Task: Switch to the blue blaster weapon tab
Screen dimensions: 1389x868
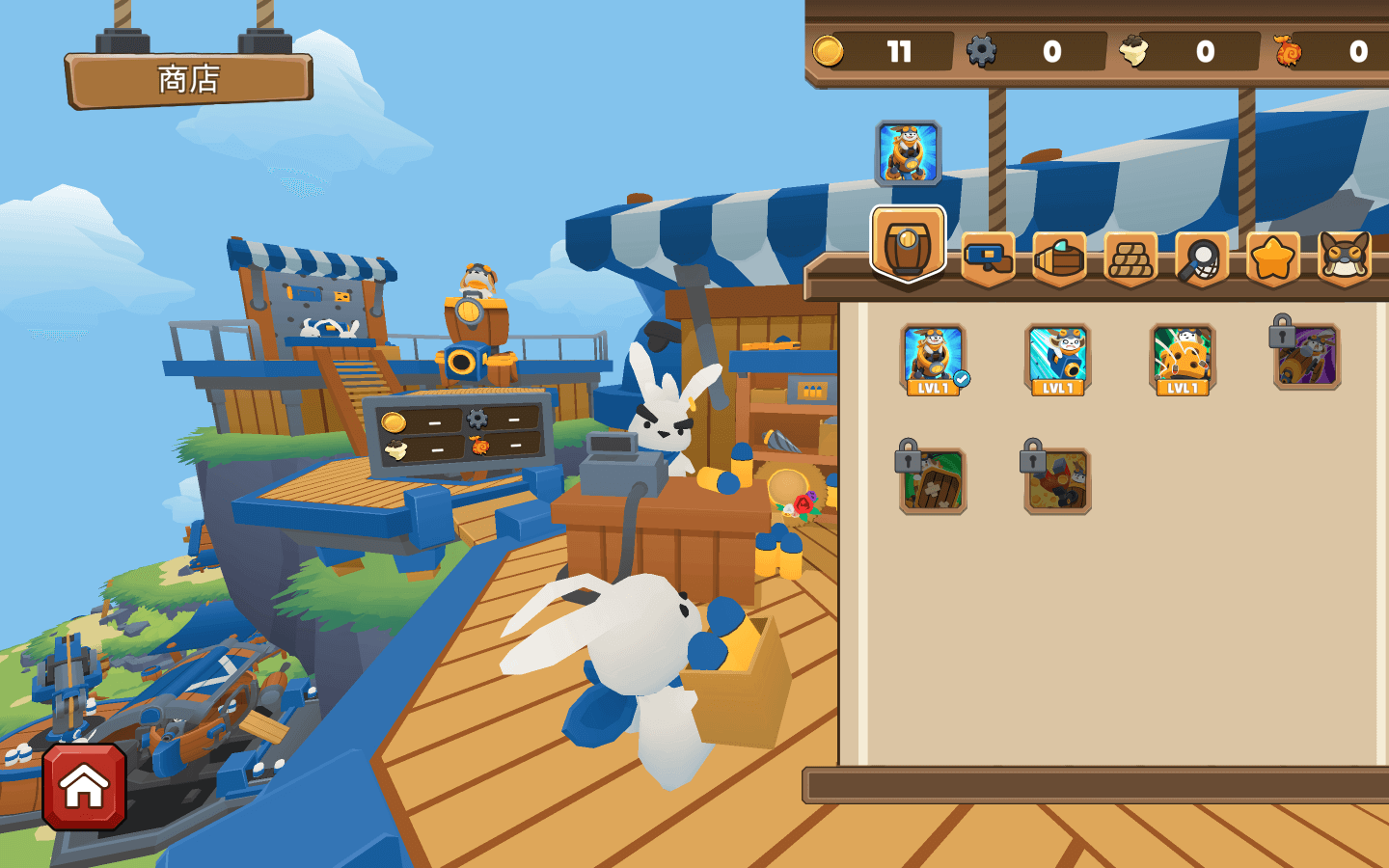Action: tap(988, 258)
